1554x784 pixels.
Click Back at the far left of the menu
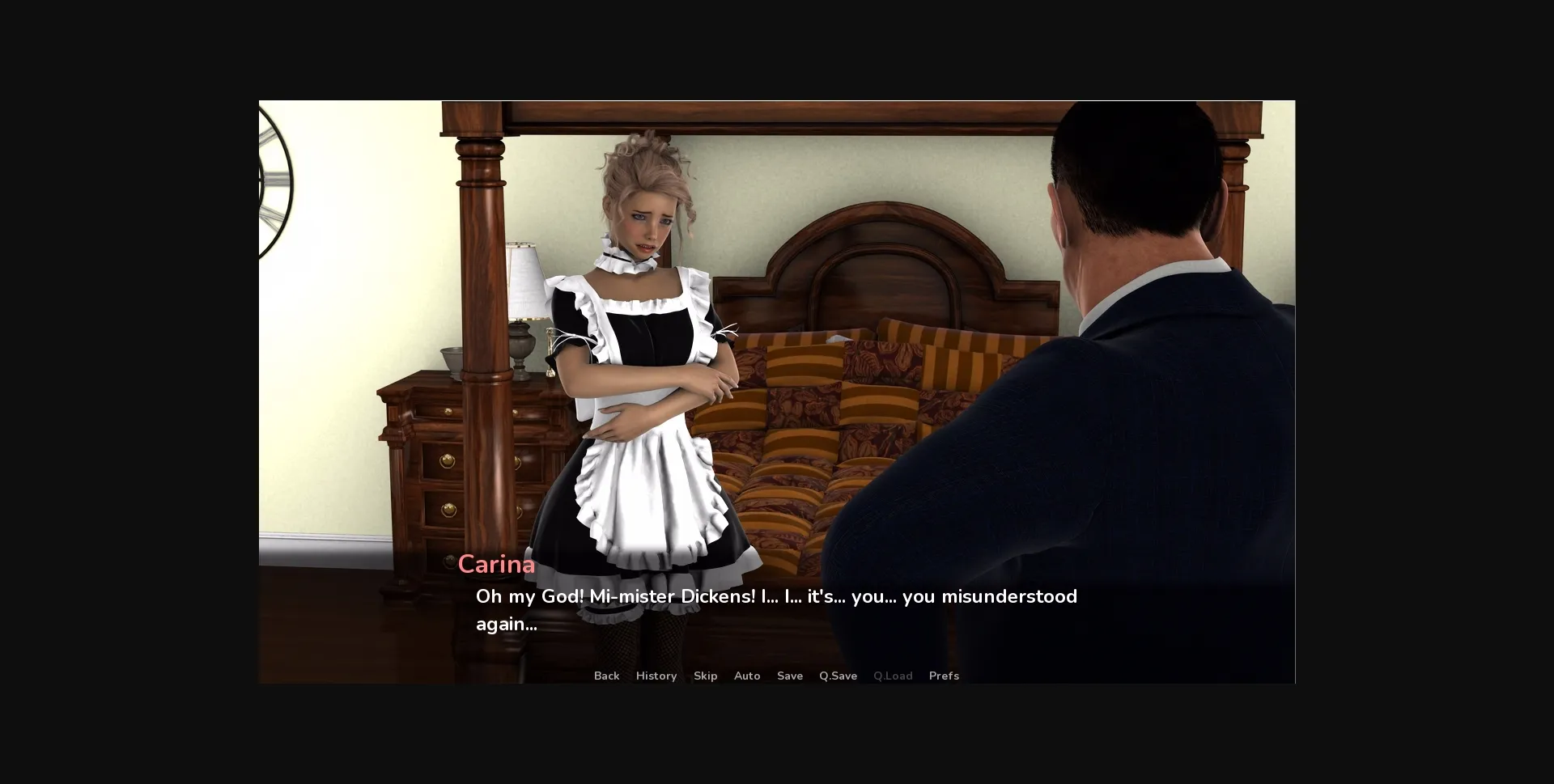[x=606, y=676]
